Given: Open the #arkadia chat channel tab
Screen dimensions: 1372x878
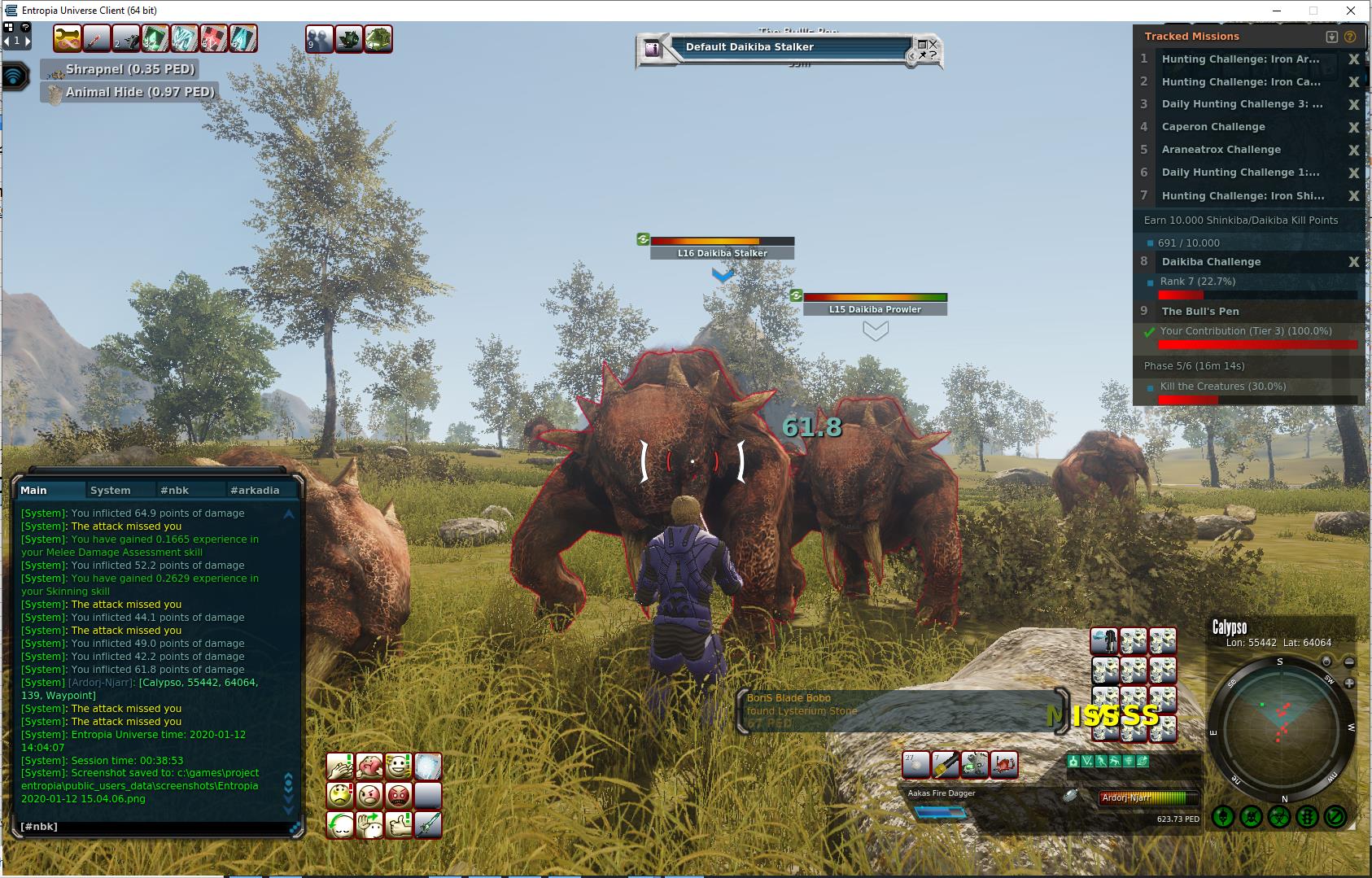Looking at the screenshot, I should 255,490.
